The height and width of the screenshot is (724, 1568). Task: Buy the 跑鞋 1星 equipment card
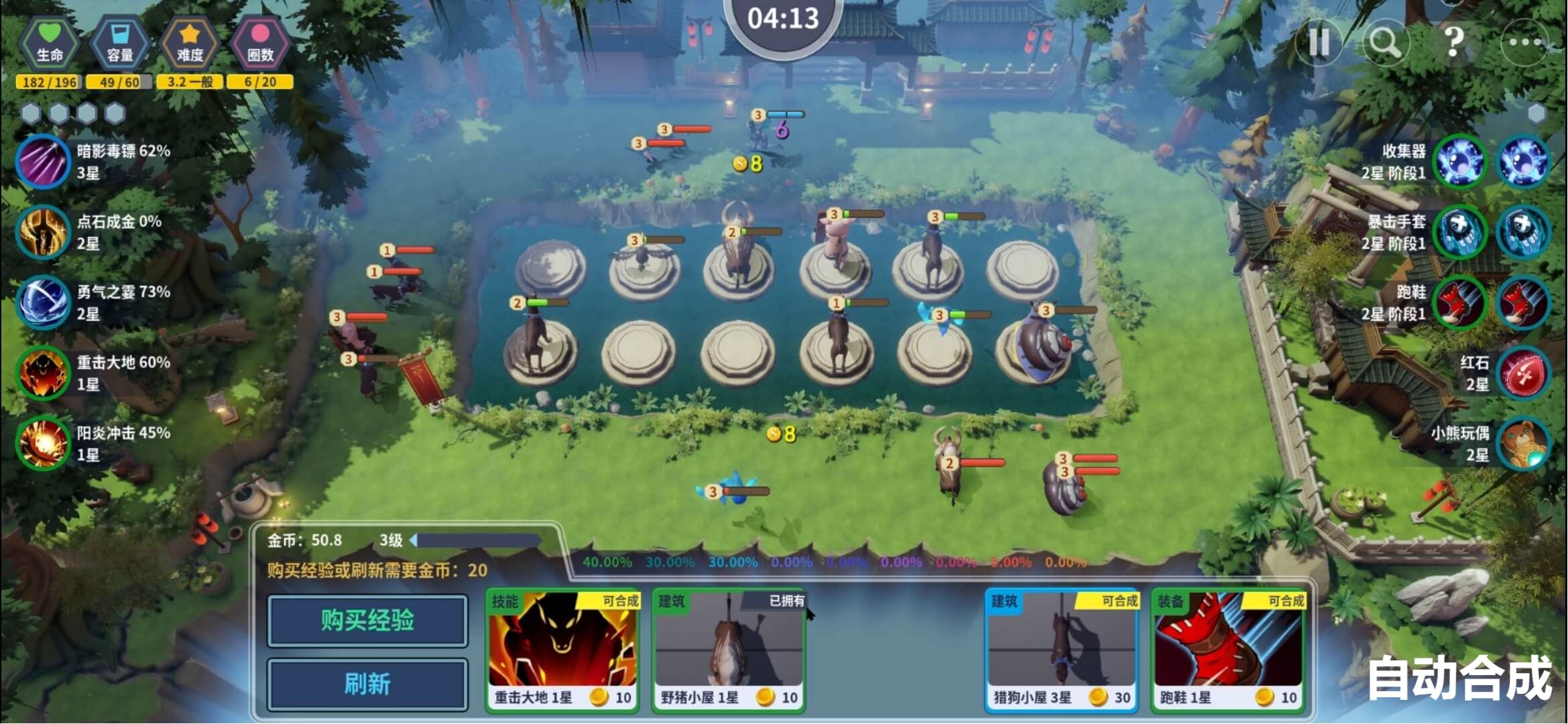(x=1228, y=650)
